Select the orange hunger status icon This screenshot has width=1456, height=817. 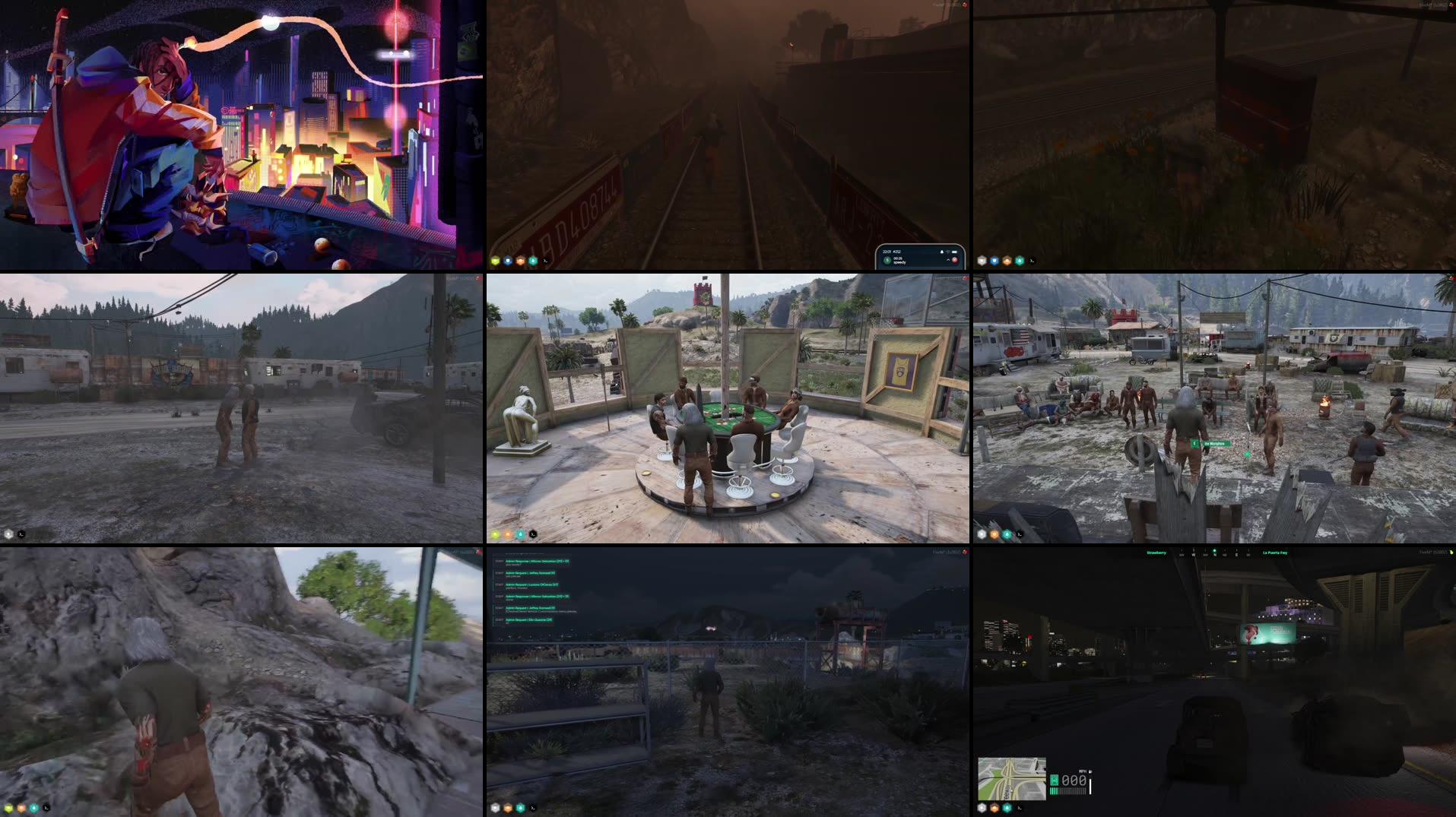[x=521, y=261]
